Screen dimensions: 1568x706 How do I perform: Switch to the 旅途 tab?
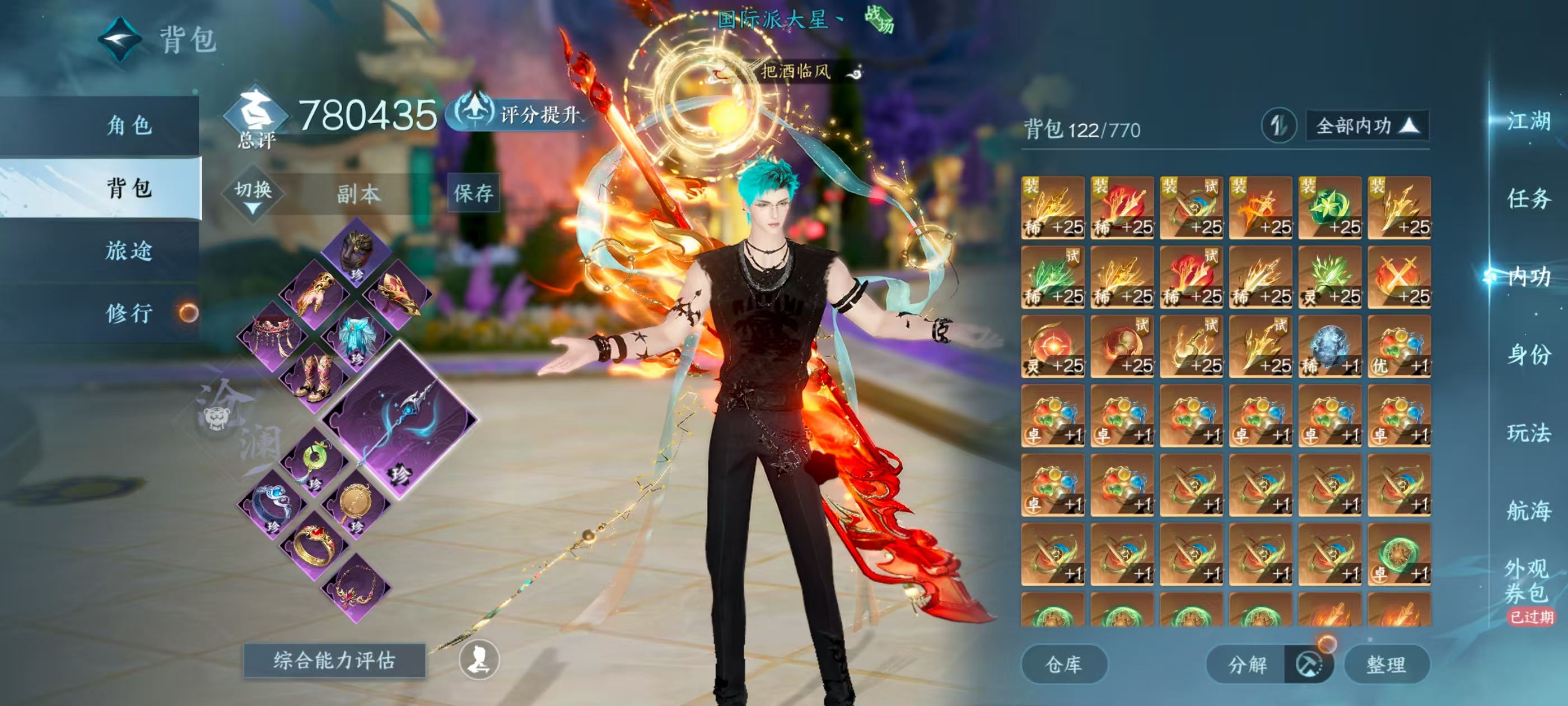129,250
